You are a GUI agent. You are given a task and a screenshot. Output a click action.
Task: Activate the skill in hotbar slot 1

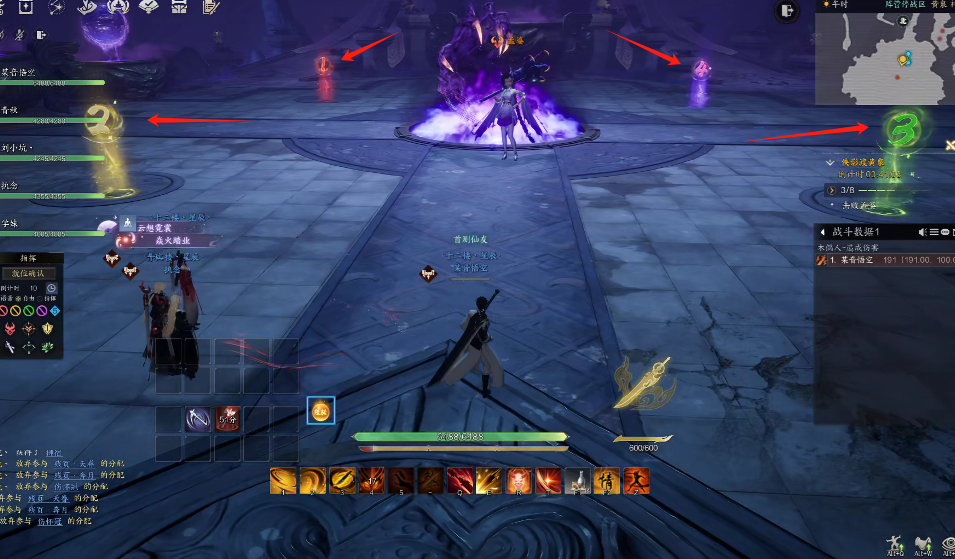[x=283, y=481]
